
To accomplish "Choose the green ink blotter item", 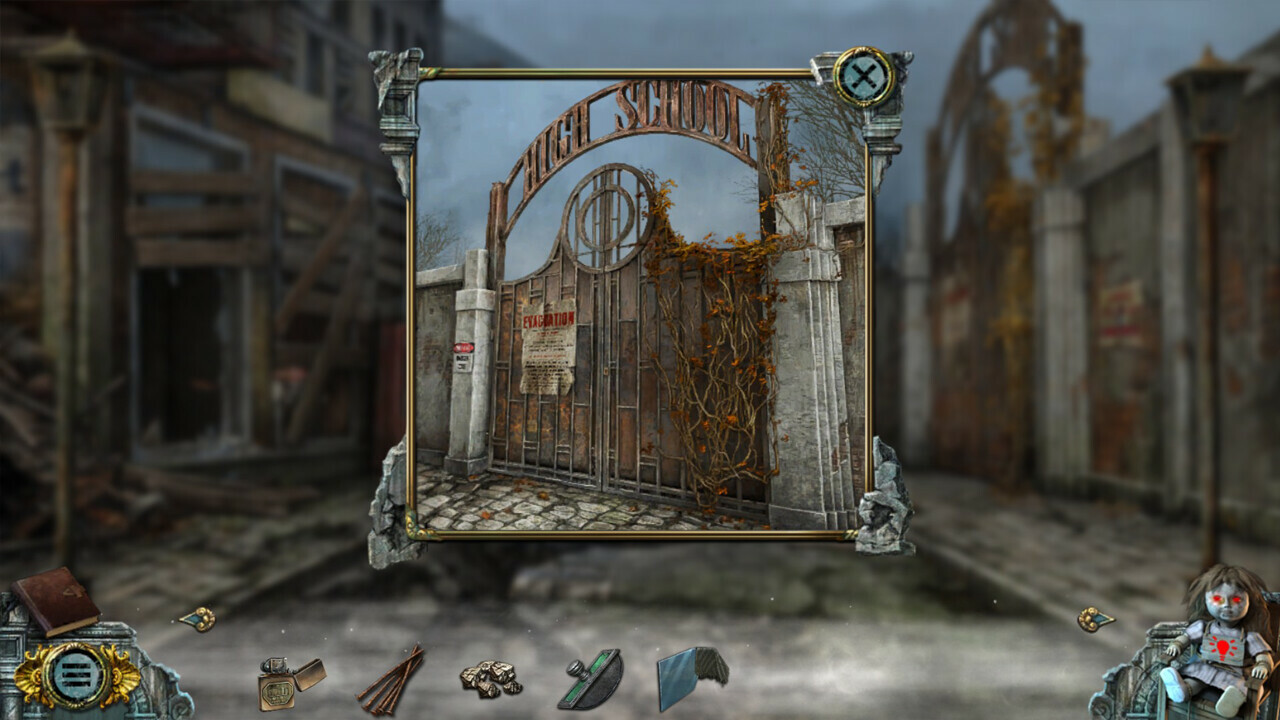I will [590, 678].
